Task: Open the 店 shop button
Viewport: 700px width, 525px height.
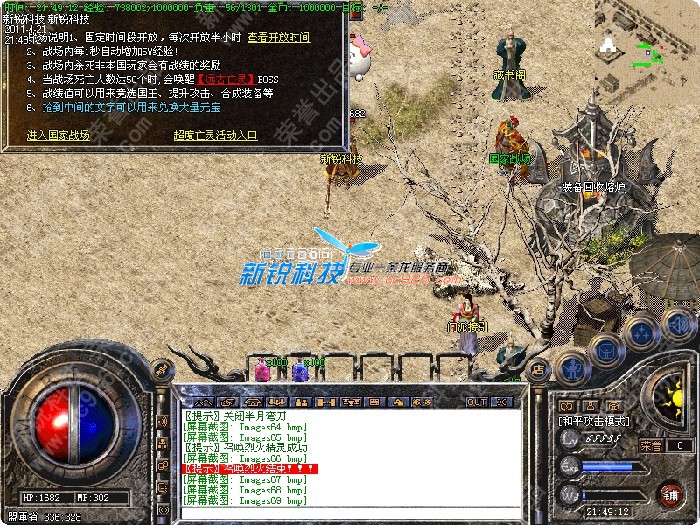Action: tap(537, 369)
